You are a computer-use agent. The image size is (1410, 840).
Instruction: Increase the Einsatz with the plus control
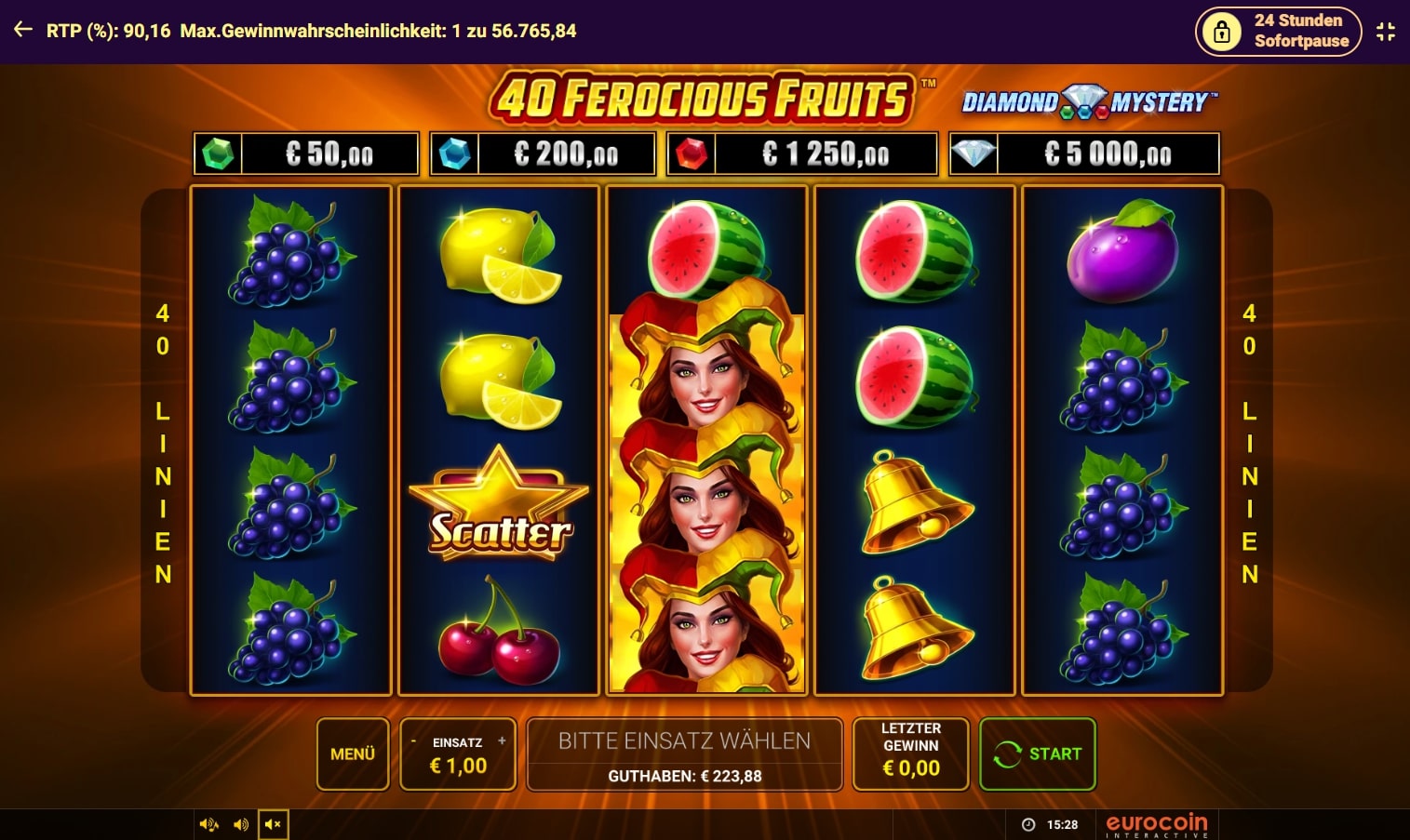click(502, 740)
